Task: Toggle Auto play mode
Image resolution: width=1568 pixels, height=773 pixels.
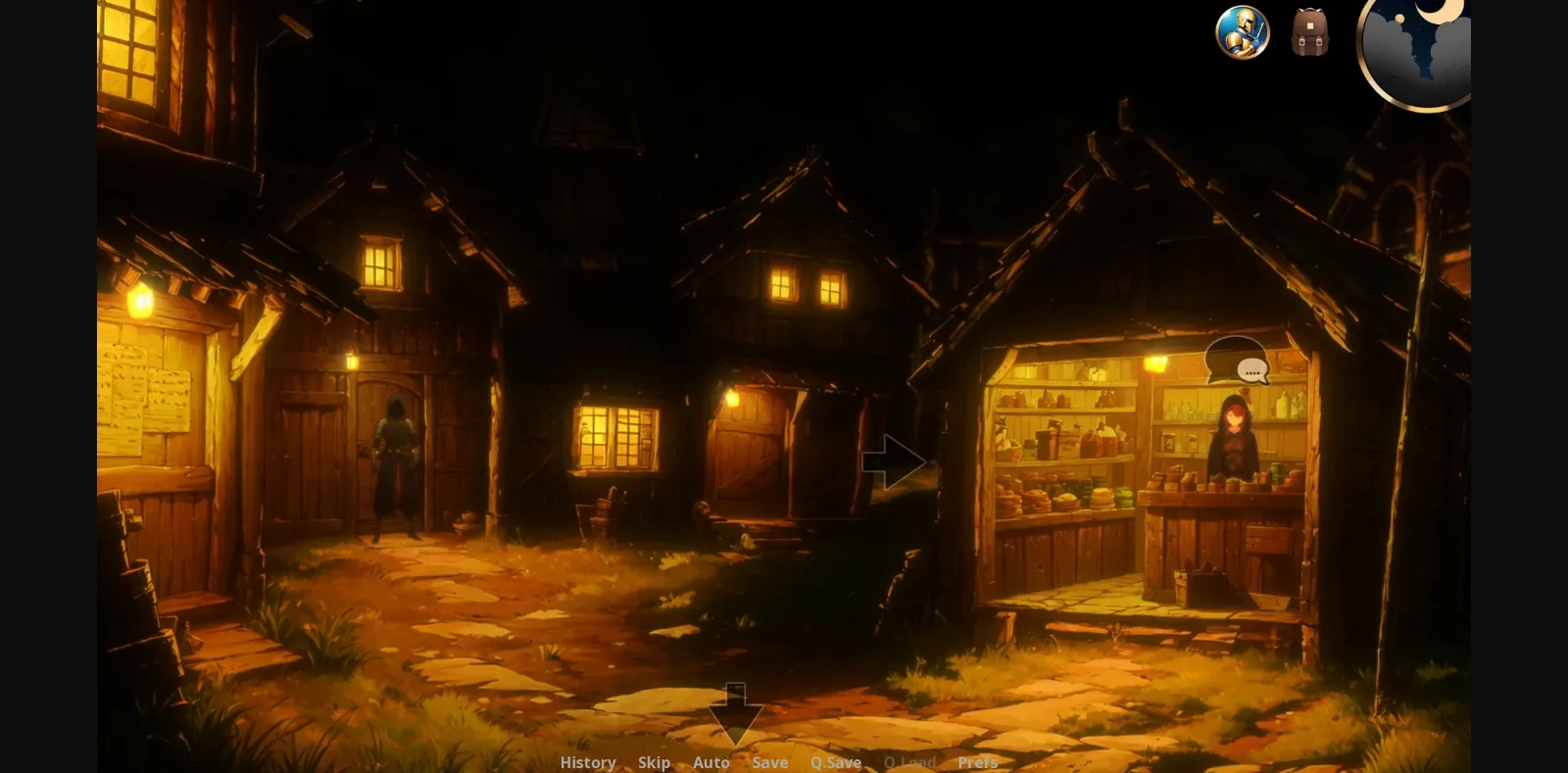Action: 711,761
